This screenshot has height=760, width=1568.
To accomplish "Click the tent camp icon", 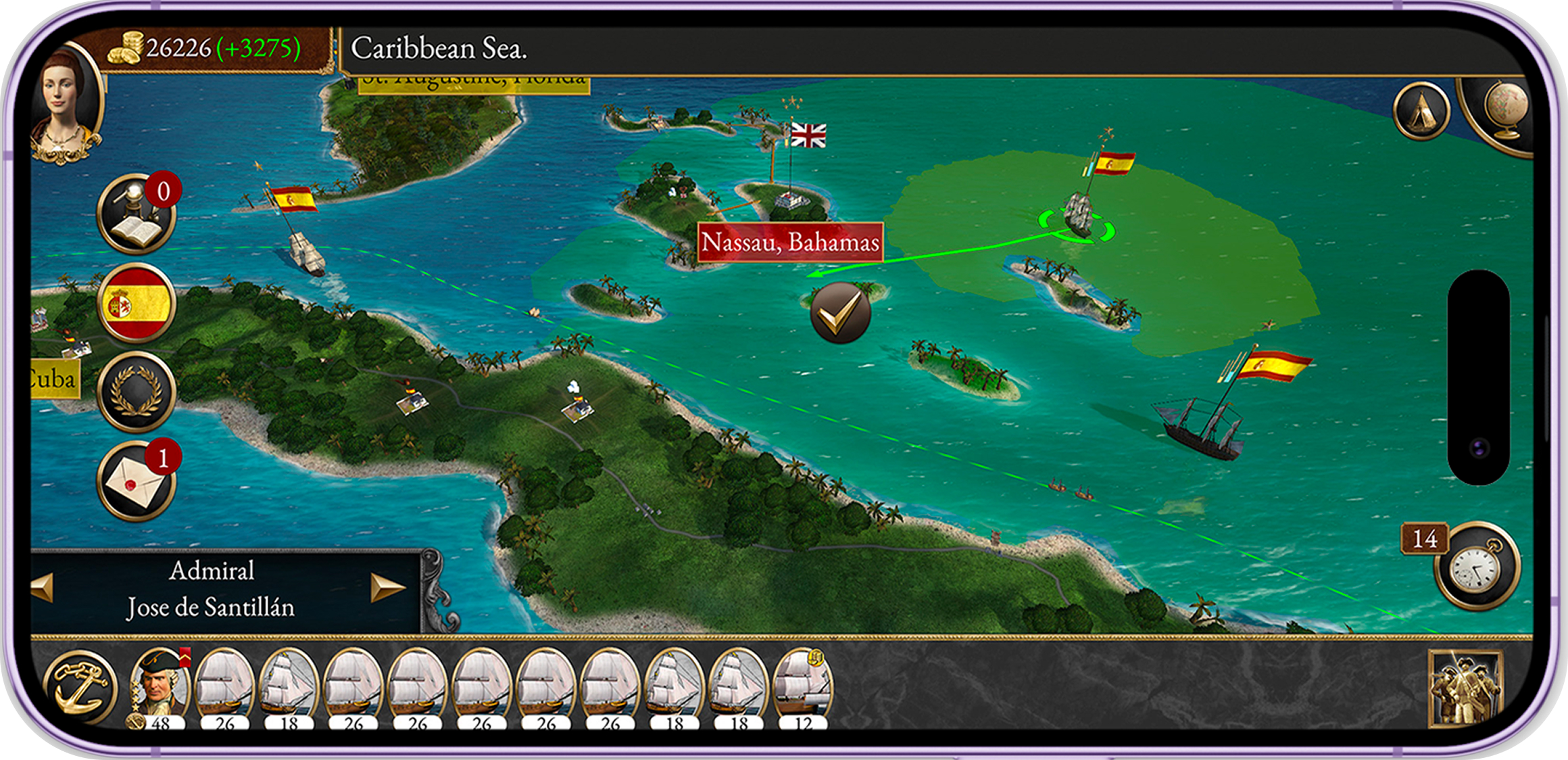I will (x=1421, y=112).
